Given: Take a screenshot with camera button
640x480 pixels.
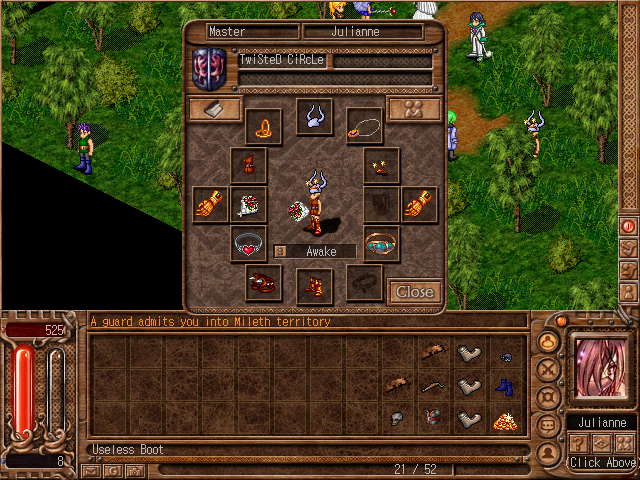Looking at the screenshot, I should [134, 470].
